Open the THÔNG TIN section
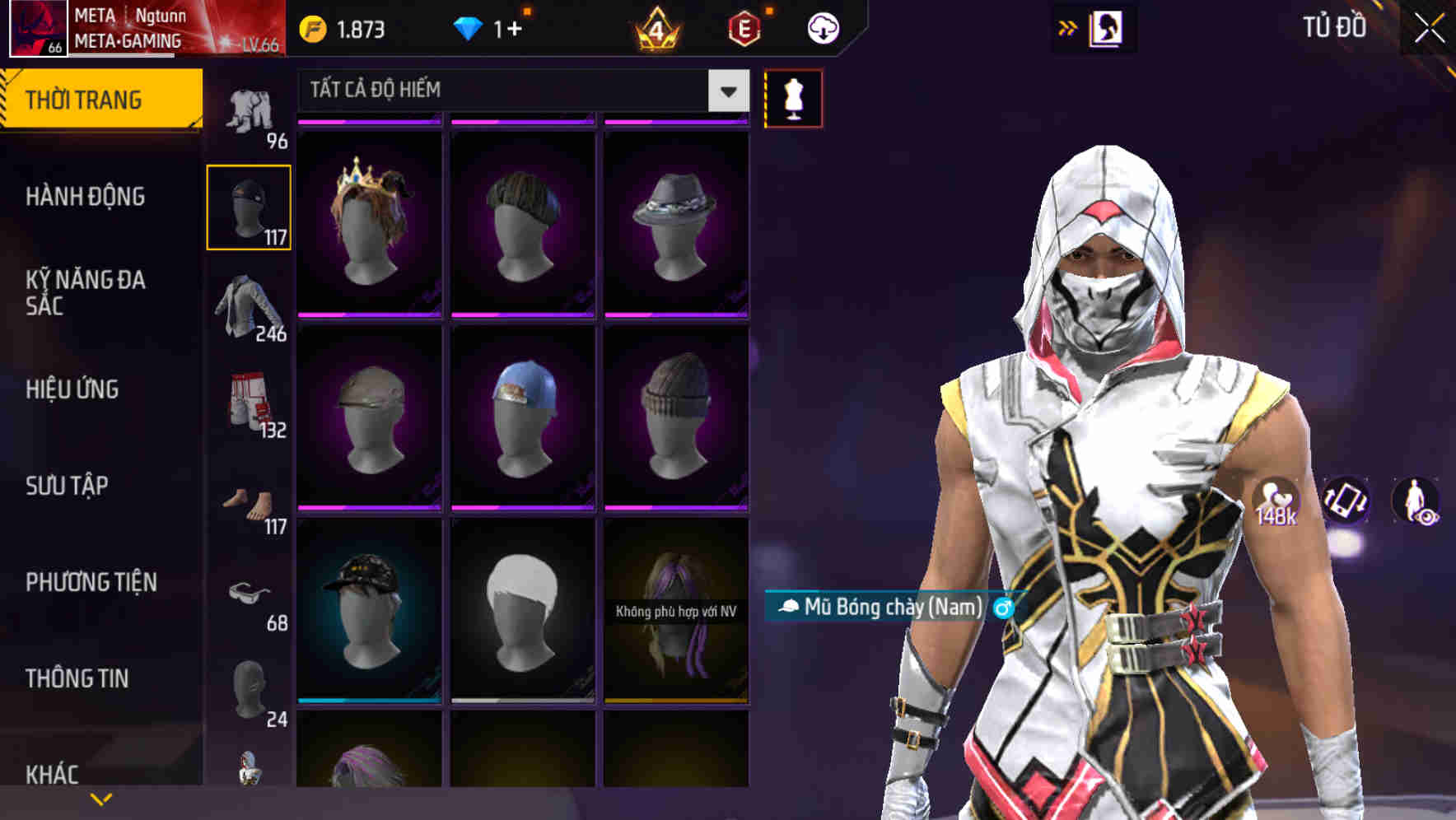The image size is (1456, 820). tap(76, 678)
